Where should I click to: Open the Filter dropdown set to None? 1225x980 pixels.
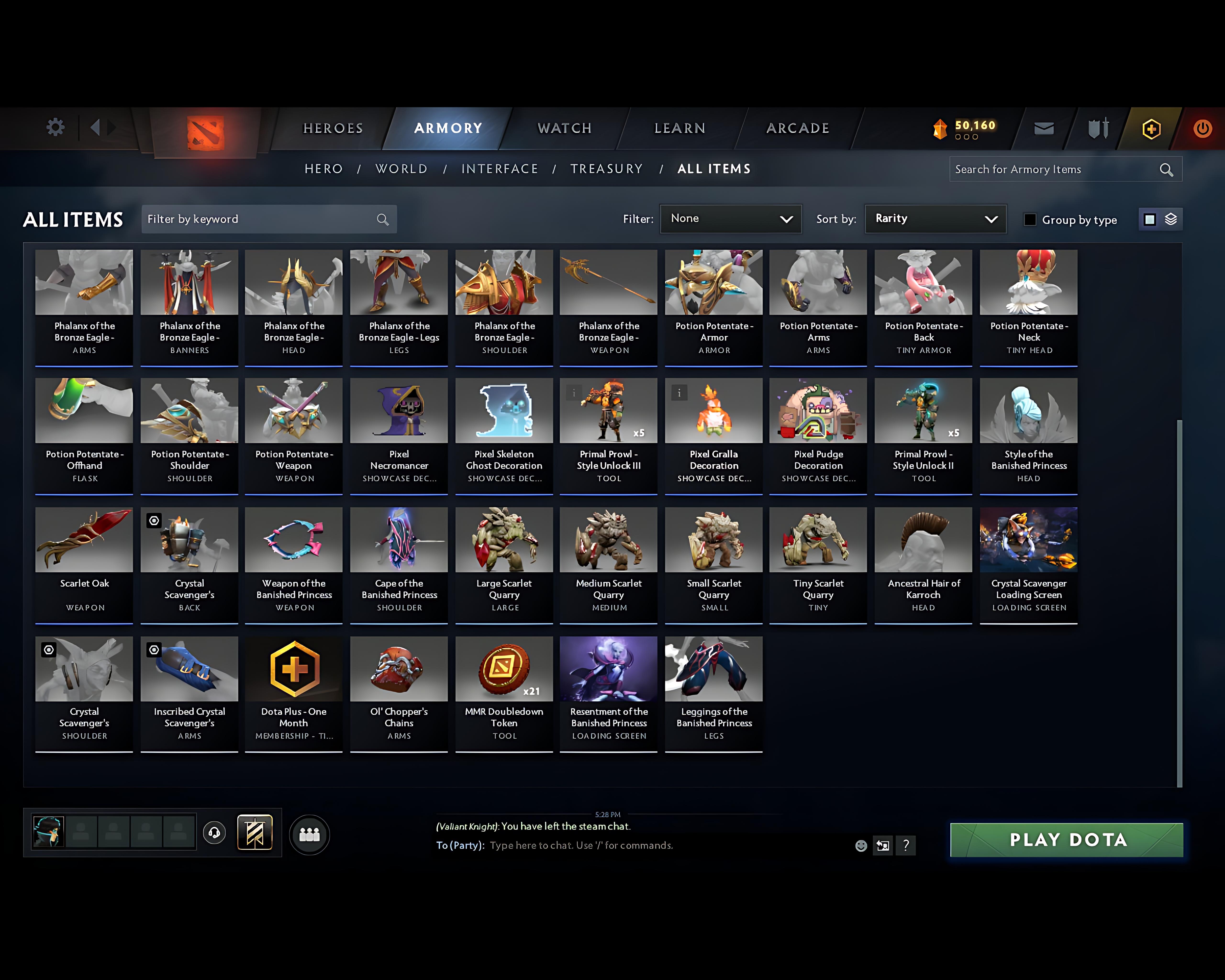pyautogui.click(x=731, y=219)
